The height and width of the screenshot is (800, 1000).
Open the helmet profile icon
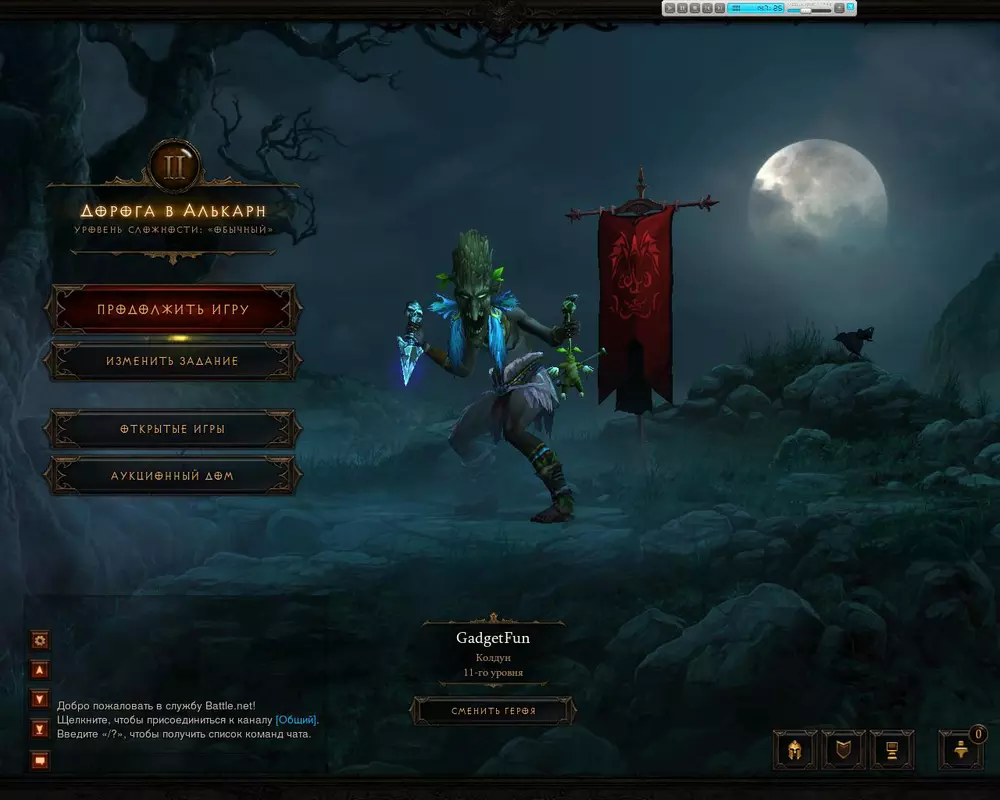795,750
